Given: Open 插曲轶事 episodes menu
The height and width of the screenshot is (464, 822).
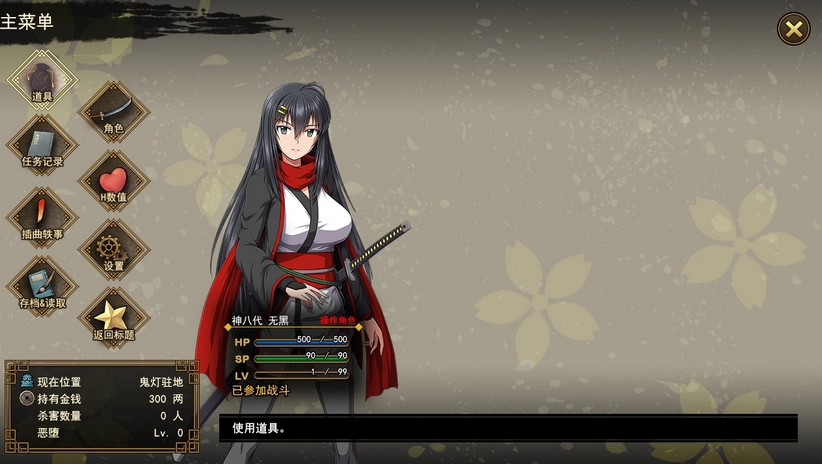Looking at the screenshot, I should (42, 217).
